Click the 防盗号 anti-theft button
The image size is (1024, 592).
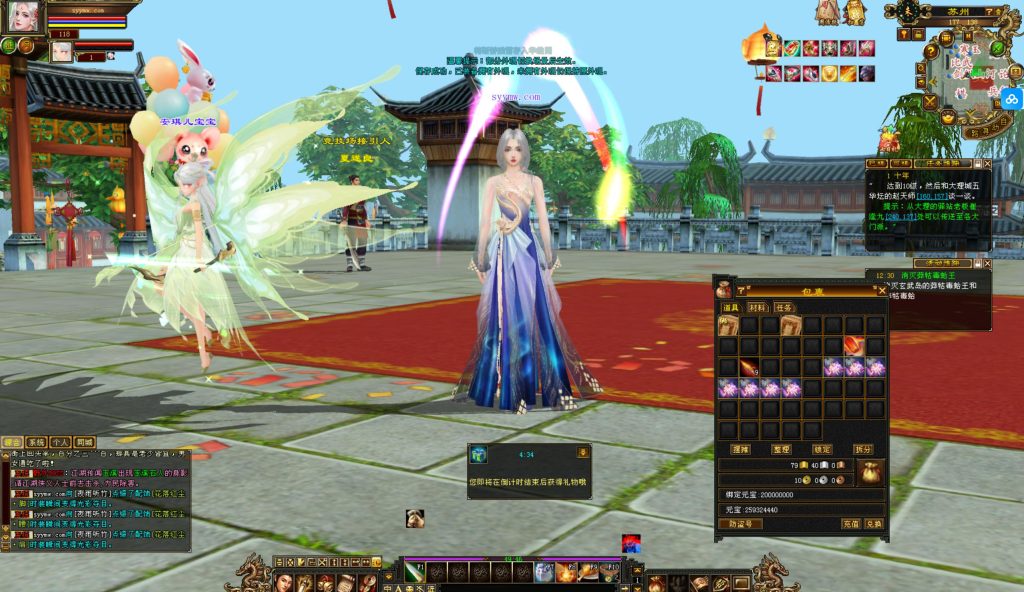(x=739, y=523)
